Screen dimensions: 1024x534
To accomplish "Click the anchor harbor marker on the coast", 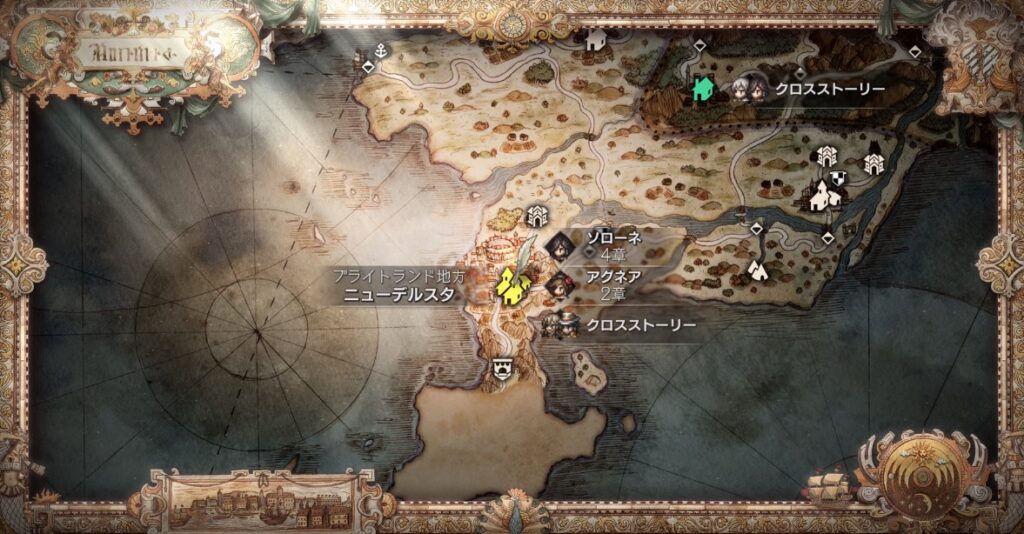I will pyautogui.click(x=381, y=50).
